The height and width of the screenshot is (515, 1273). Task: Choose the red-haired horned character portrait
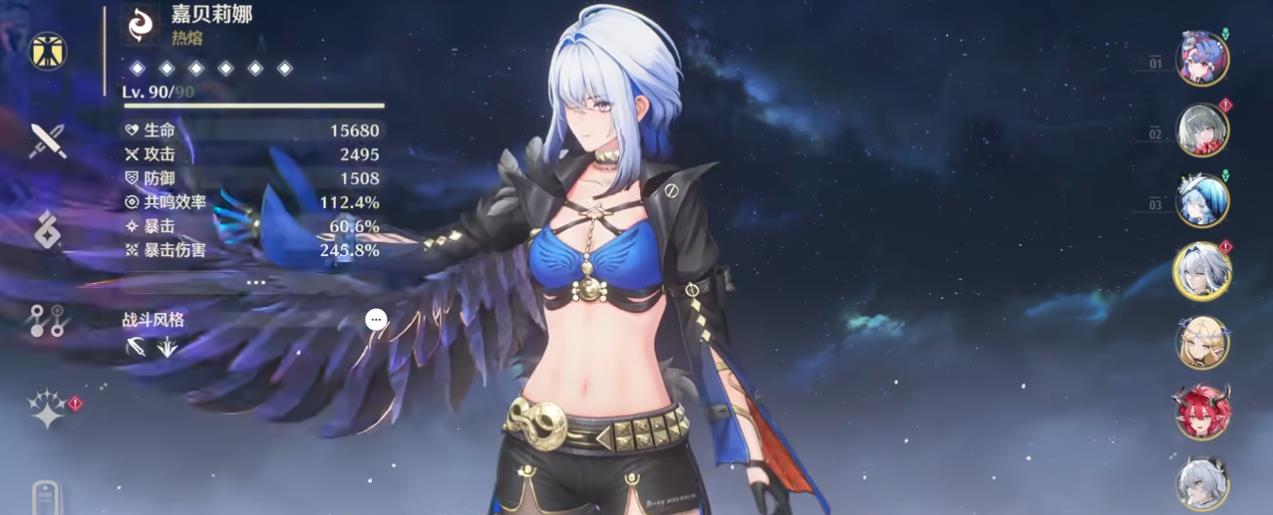[x=1201, y=411]
